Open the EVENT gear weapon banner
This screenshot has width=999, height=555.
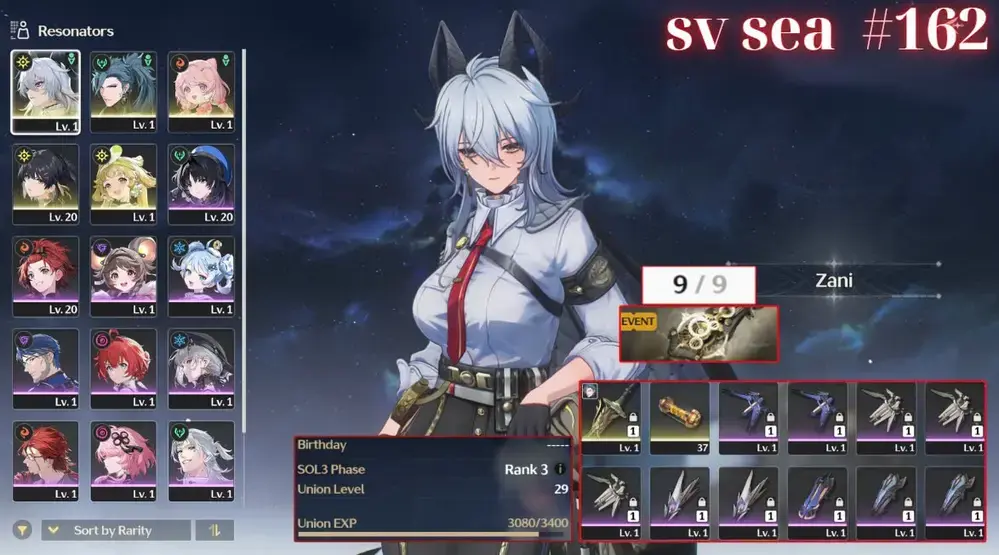pyautogui.click(x=698, y=334)
